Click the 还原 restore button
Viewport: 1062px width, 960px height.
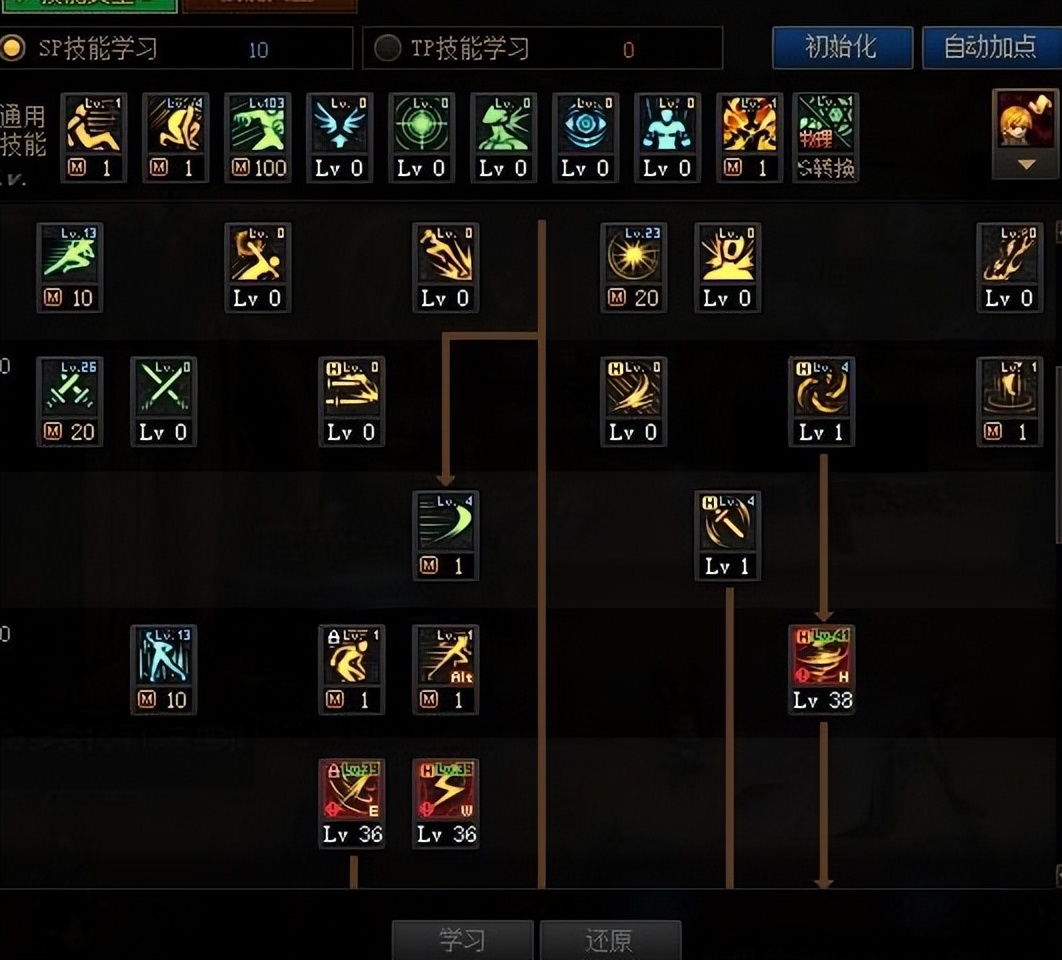pos(610,940)
